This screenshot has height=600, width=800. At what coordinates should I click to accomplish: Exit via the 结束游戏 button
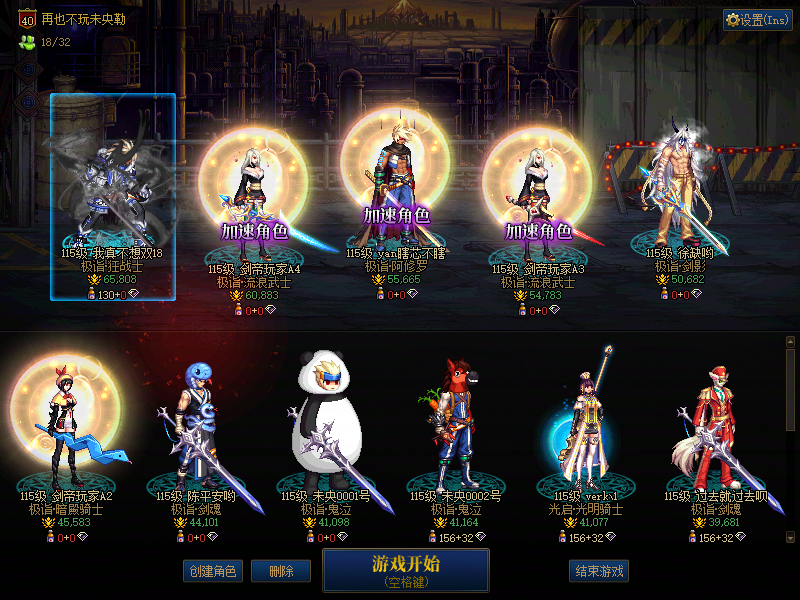(x=599, y=571)
